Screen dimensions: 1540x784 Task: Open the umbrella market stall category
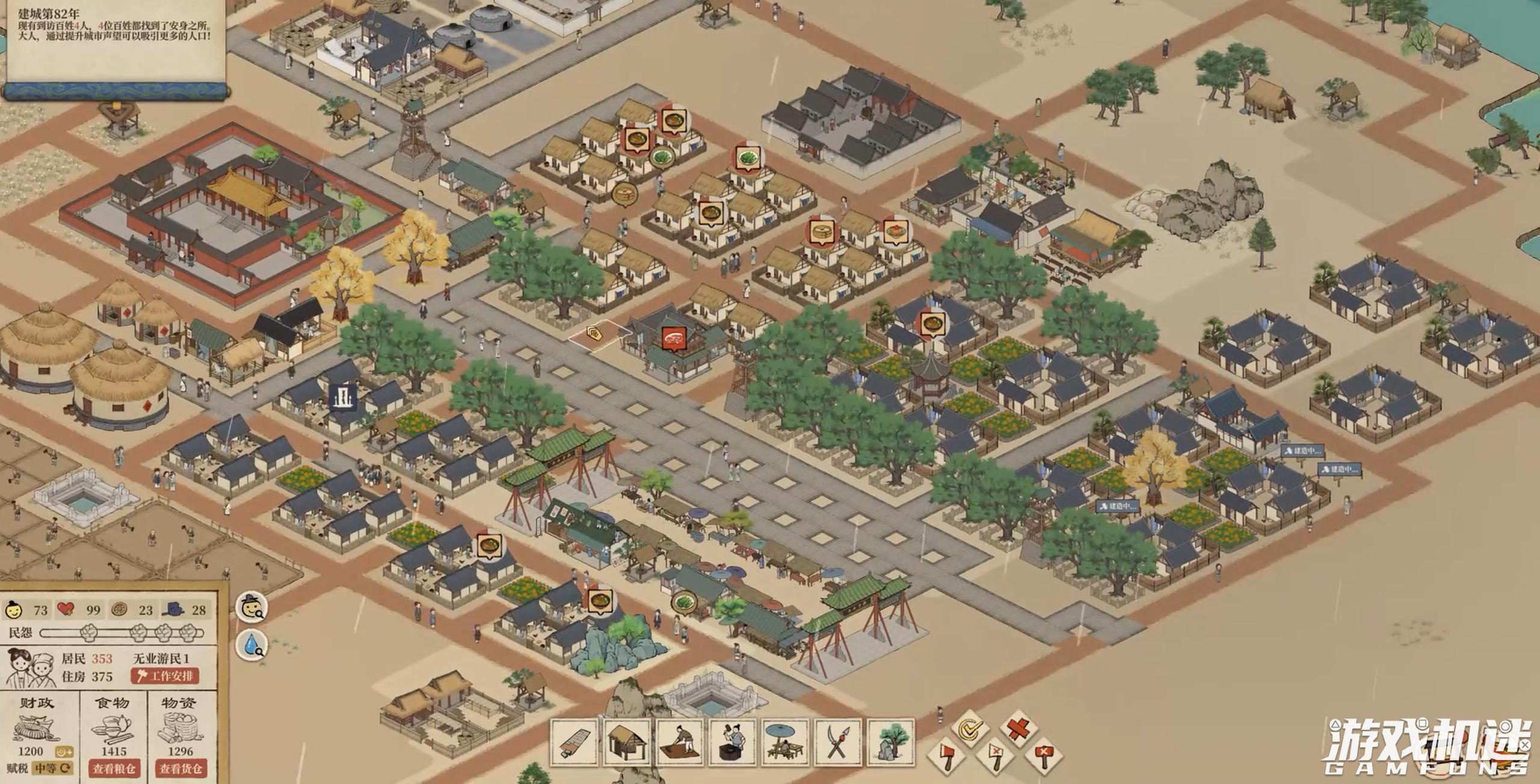coord(786,743)
